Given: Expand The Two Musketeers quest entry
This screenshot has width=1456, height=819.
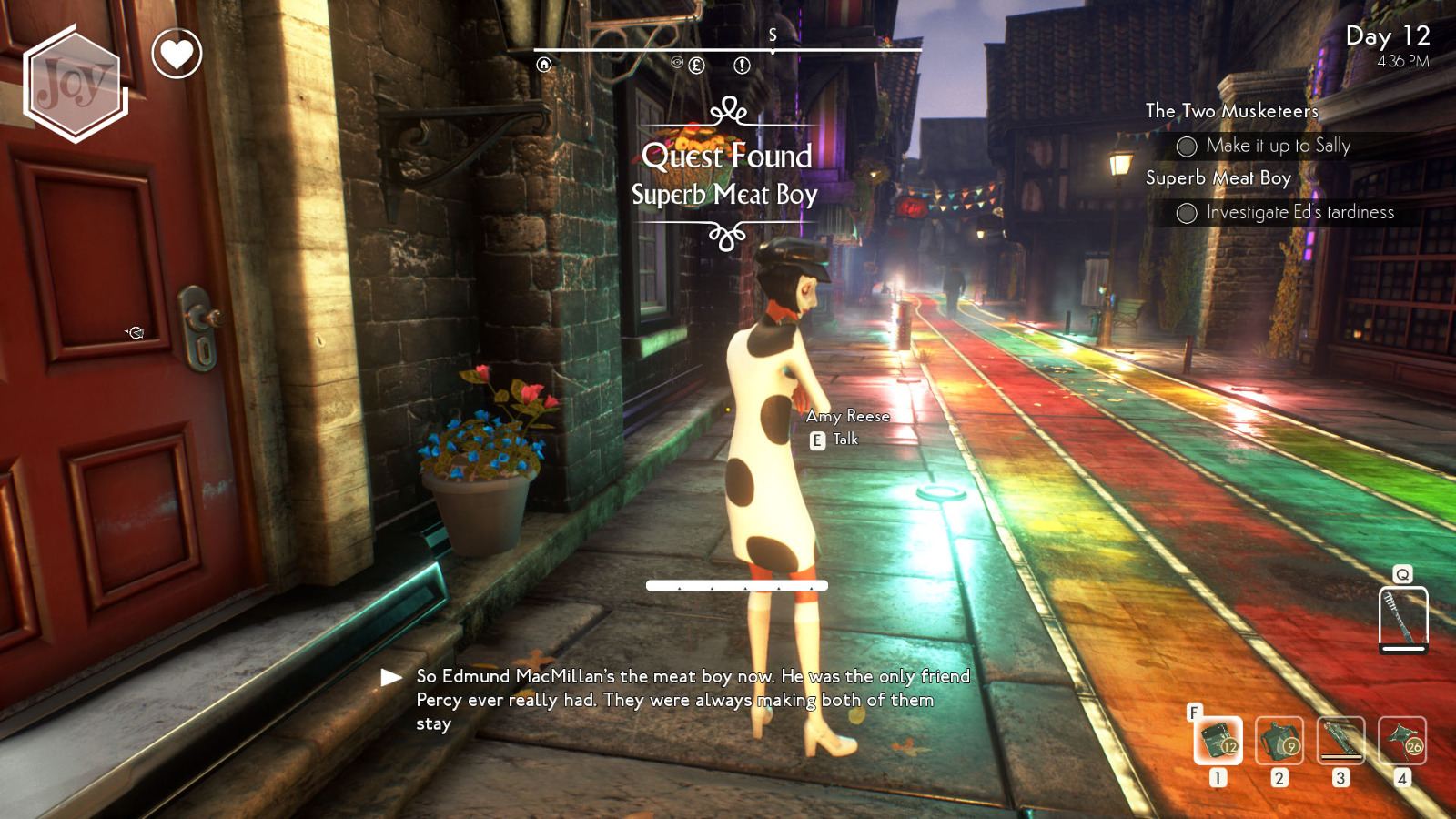Looking at the screenshot, I should pos(1231,111).
